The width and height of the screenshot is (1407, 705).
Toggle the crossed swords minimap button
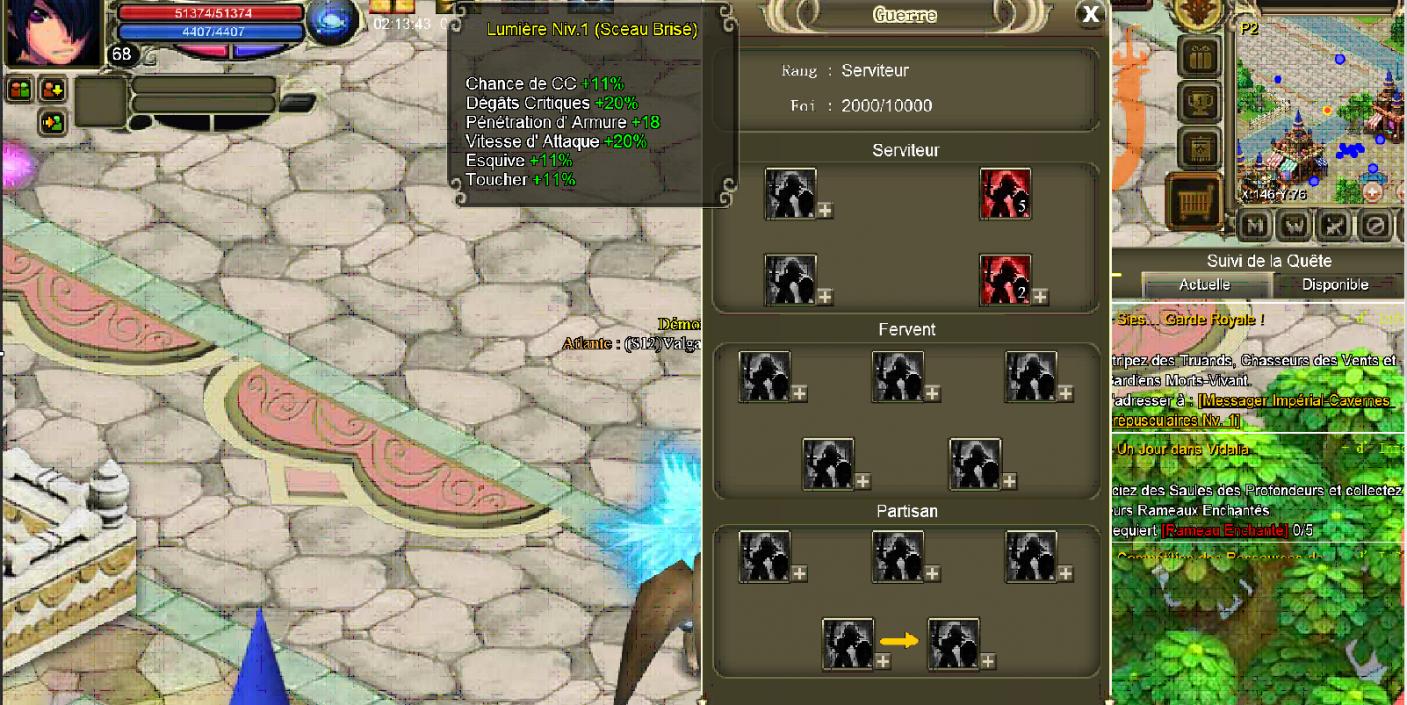pyautogui.click(x=1334, y=225)
